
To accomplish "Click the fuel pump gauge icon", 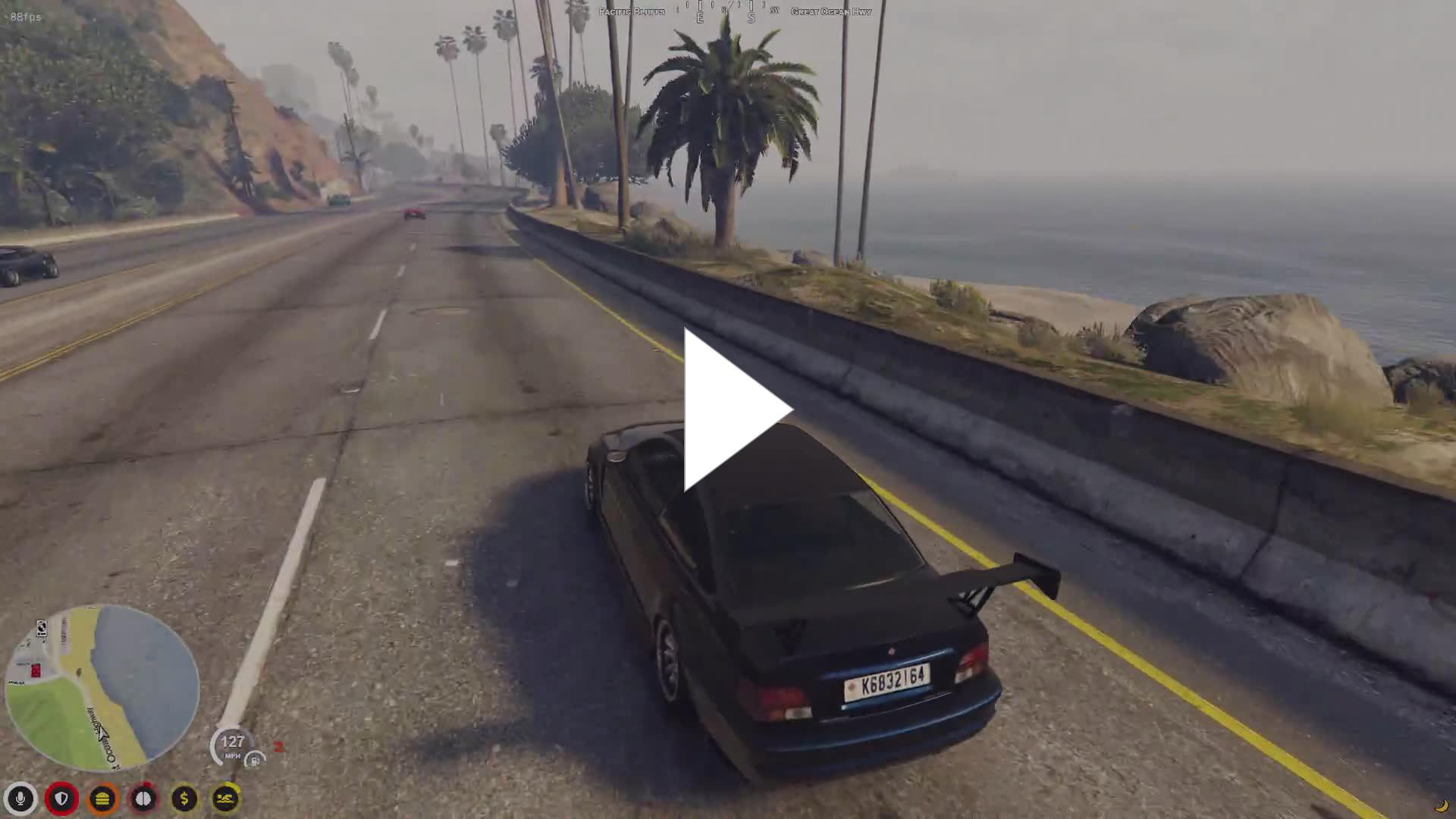I will tap(256, 760).
